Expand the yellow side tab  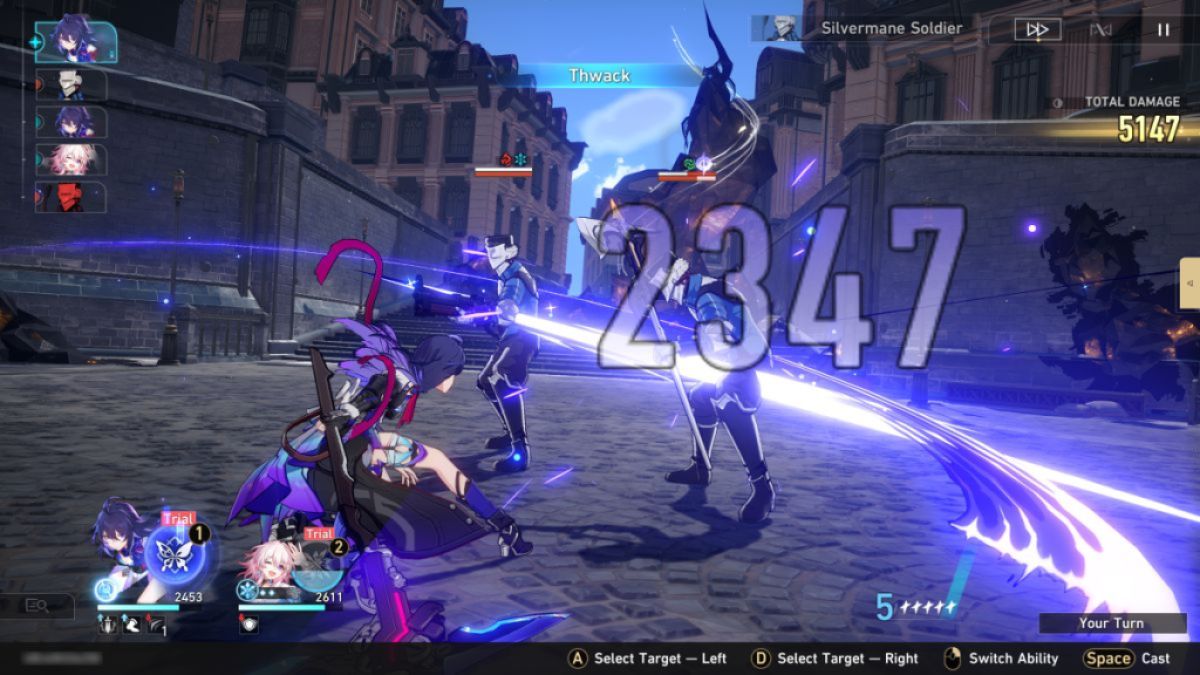click(1190, 283)
